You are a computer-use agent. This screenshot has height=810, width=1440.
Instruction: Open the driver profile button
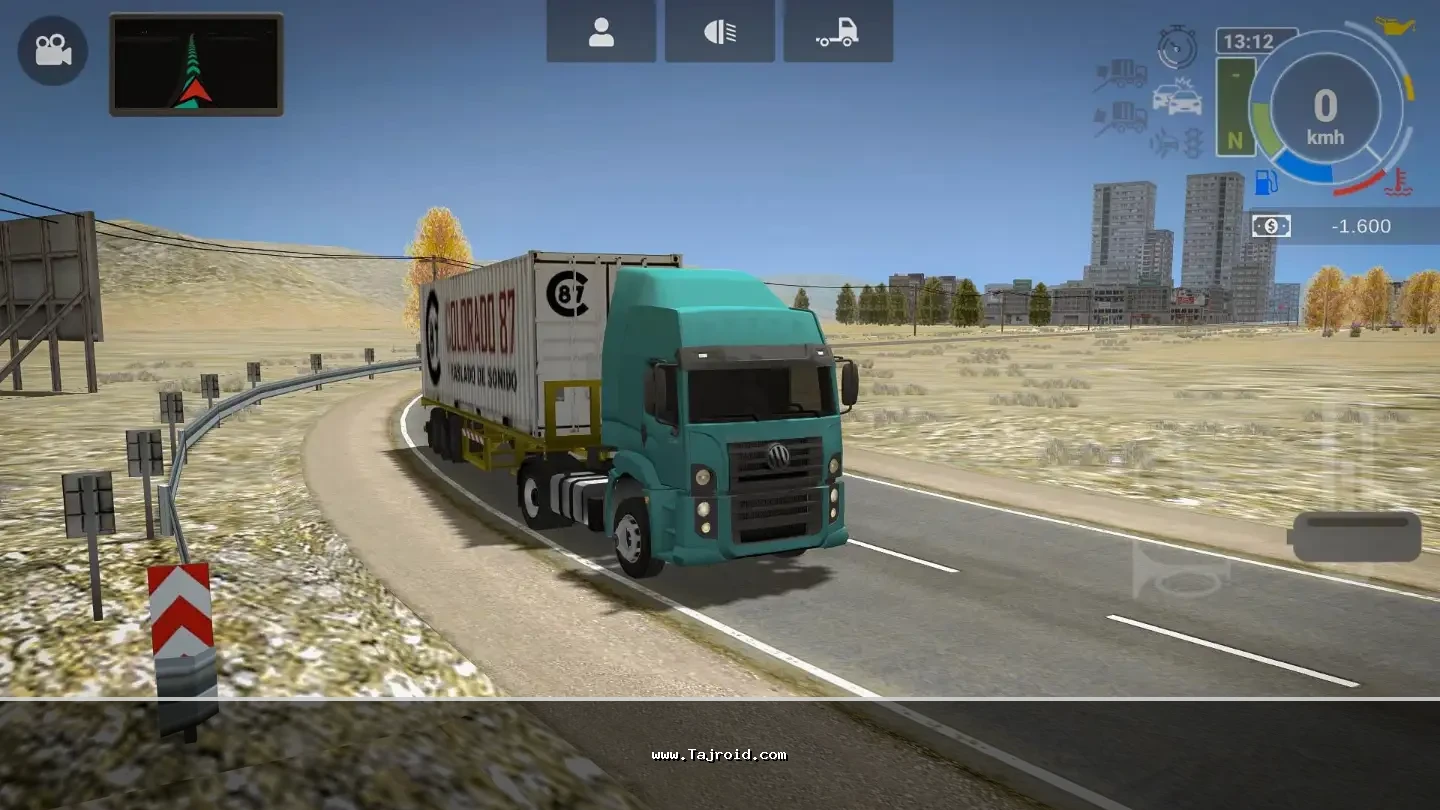tap(601, 32)
